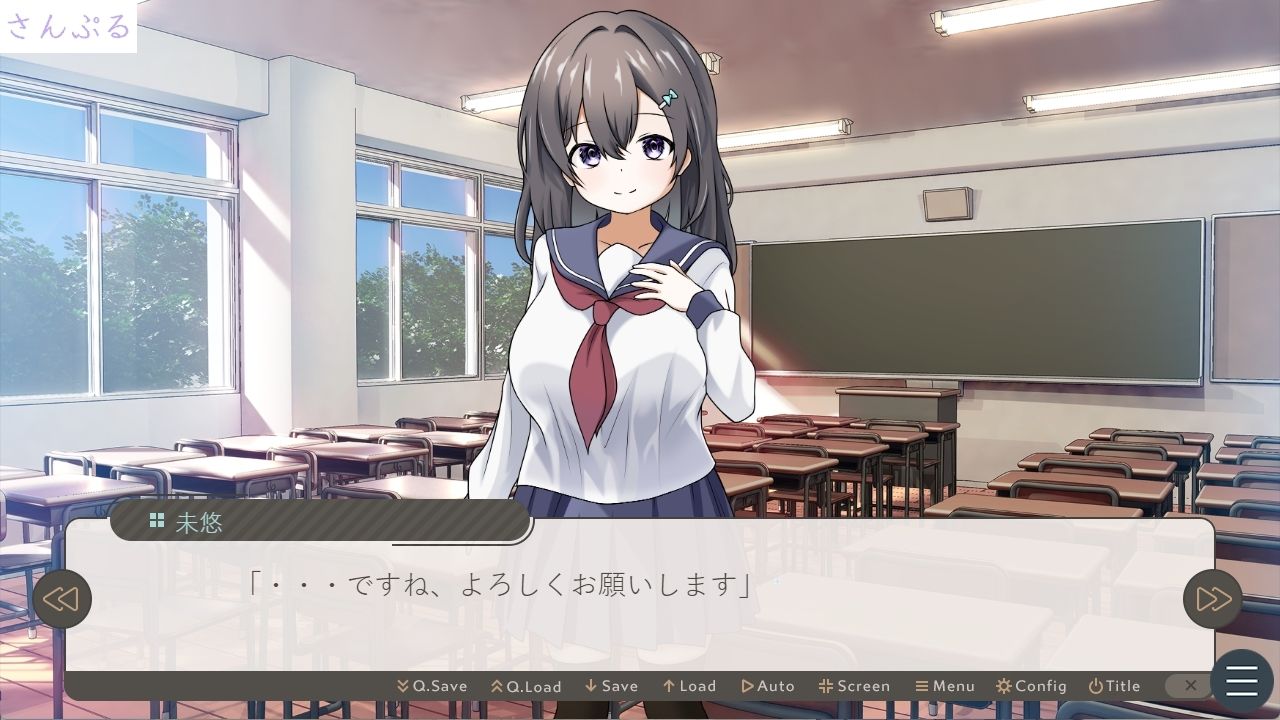
Task: Open the Menu screen from the bottom bar
Action: (x=946, y=686)
